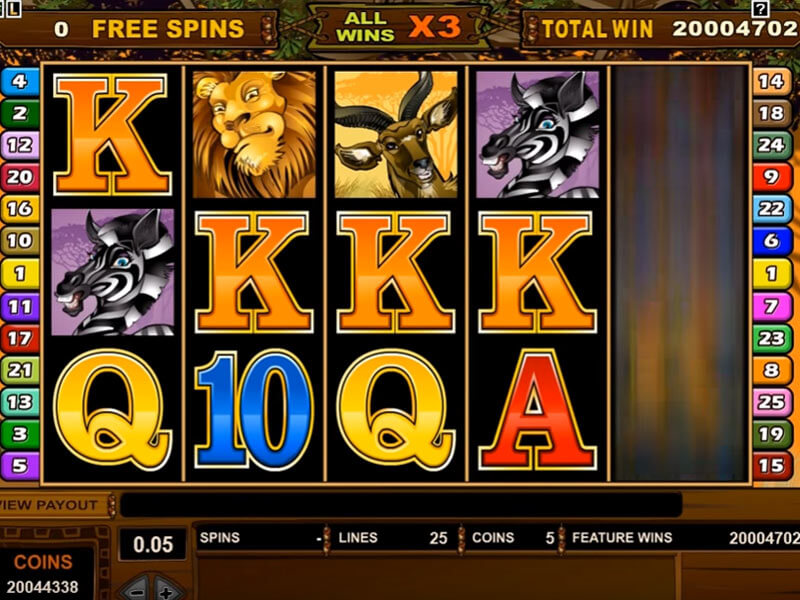
Task: Select payline 19 marker
Action: [770, 434]
